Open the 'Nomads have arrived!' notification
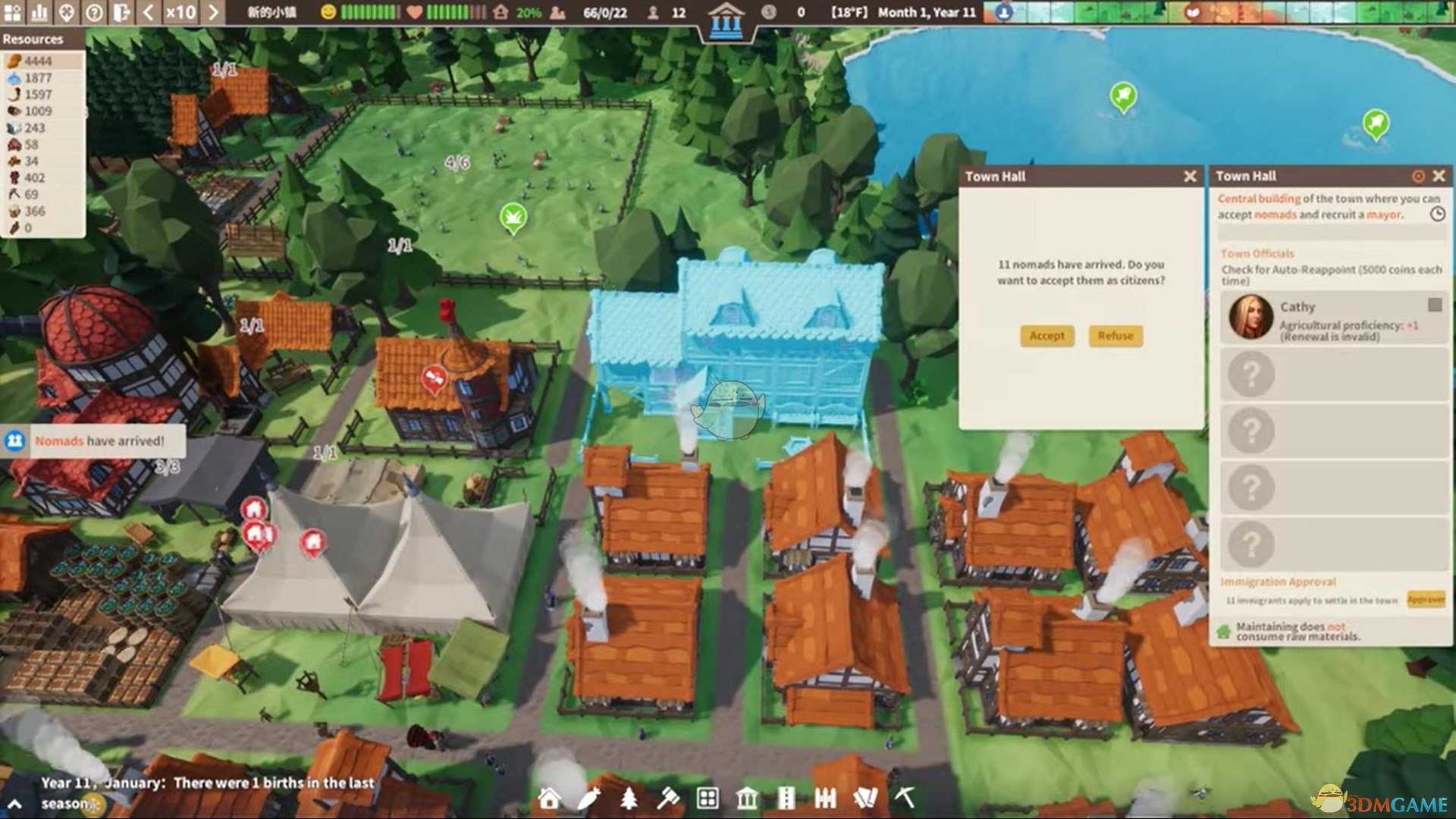1456x819 pixels. pos(99,441)
